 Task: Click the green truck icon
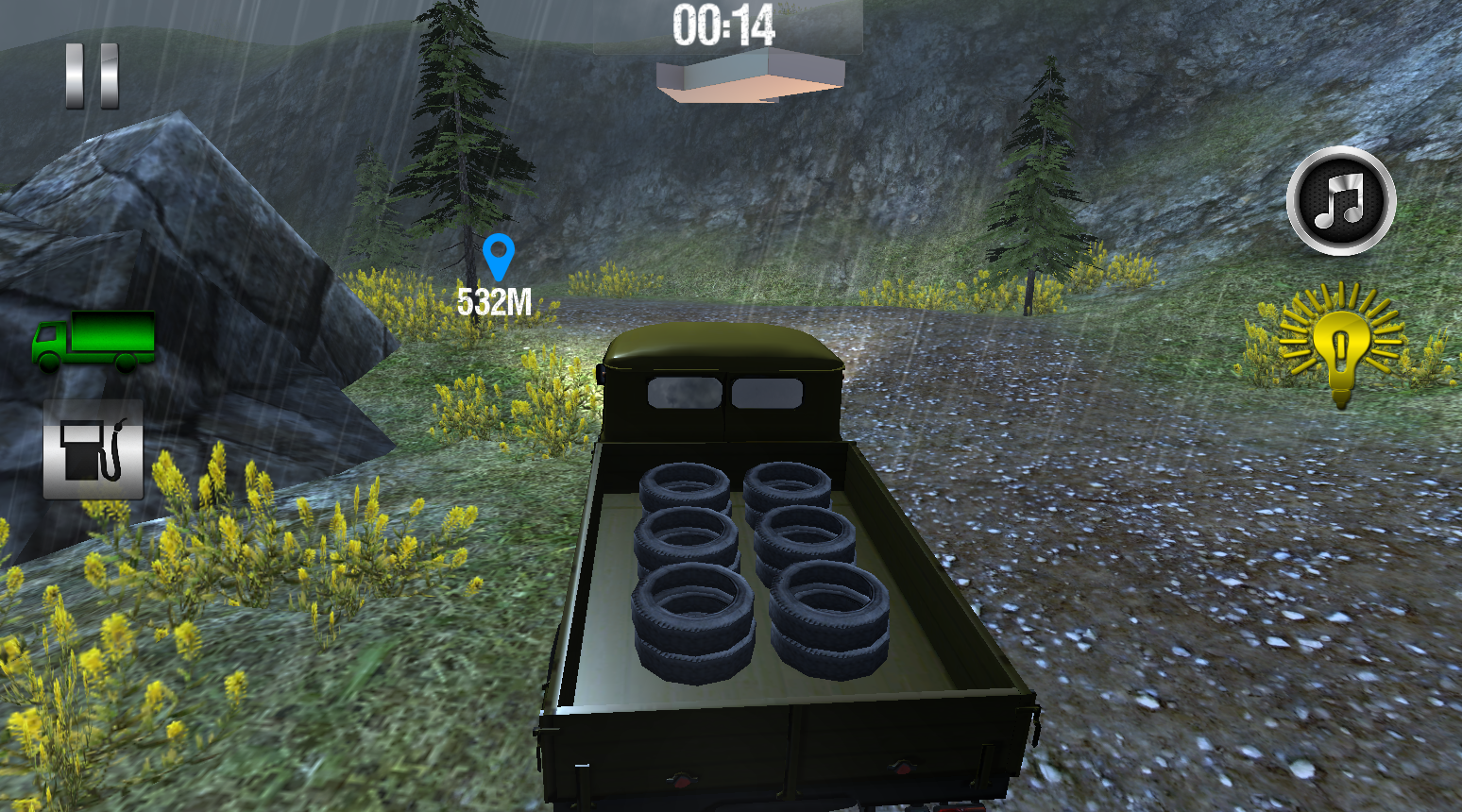pyautogui.click(x=93, y=341)
